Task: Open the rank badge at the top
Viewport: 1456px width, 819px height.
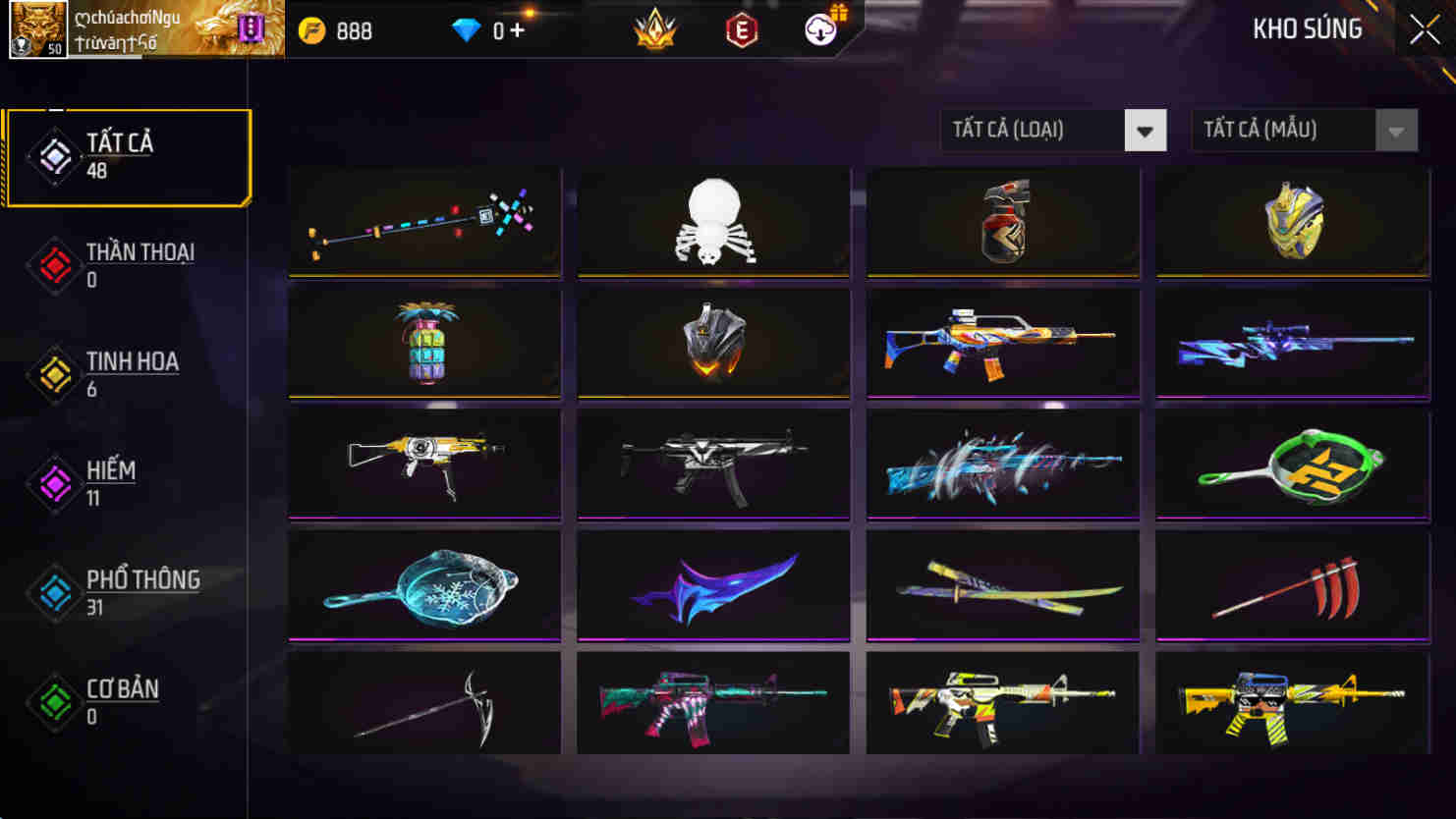Action: coord(653,30)
